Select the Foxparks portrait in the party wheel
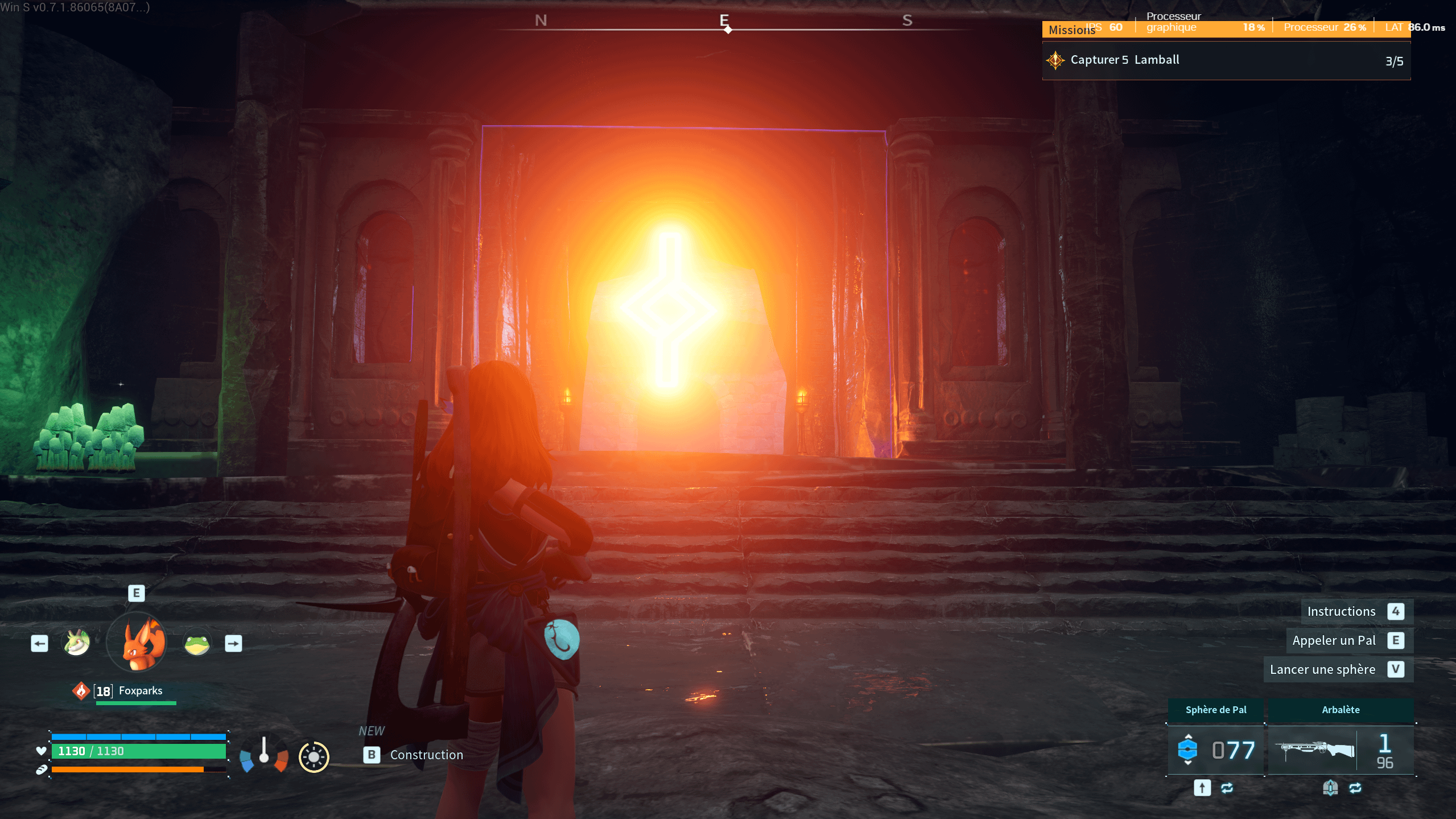This screenshot has width=1456, height=819. [x=137, y=643]
